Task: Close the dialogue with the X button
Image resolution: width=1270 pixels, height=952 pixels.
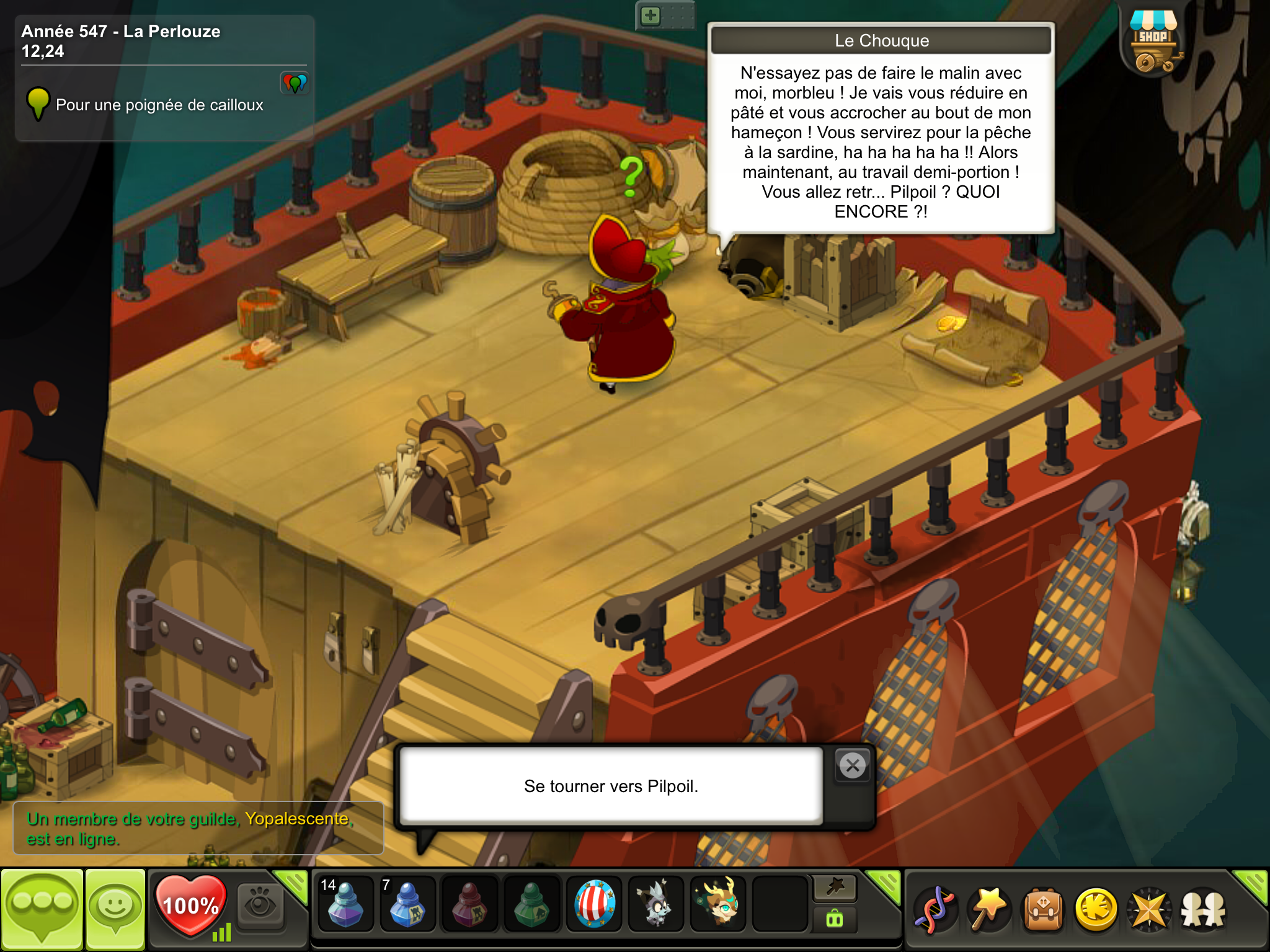Action: 853,766
